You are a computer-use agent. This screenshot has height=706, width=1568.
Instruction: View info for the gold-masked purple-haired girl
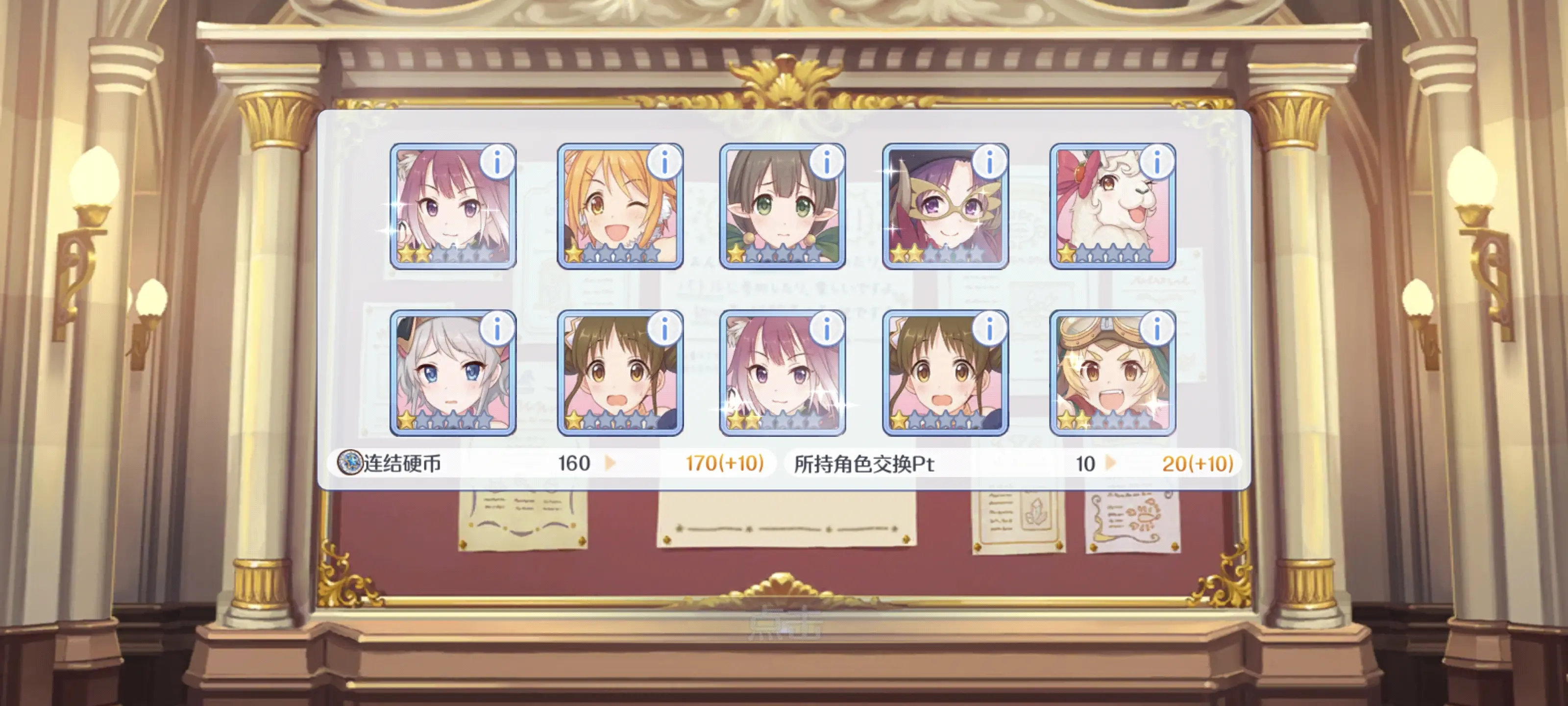point(989,163)
